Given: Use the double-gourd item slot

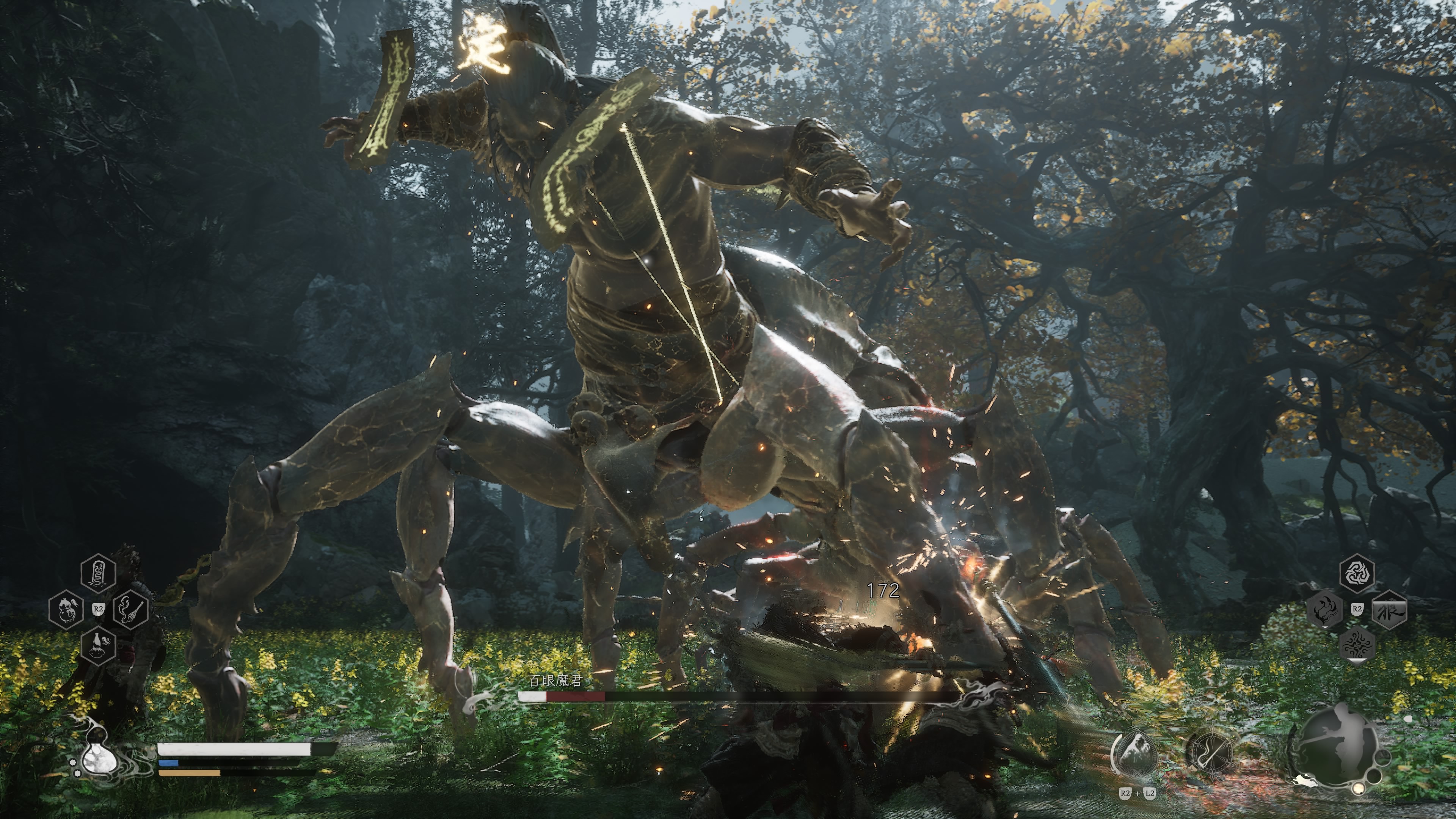Looking at the screenshot, I should tap(67, 609).
